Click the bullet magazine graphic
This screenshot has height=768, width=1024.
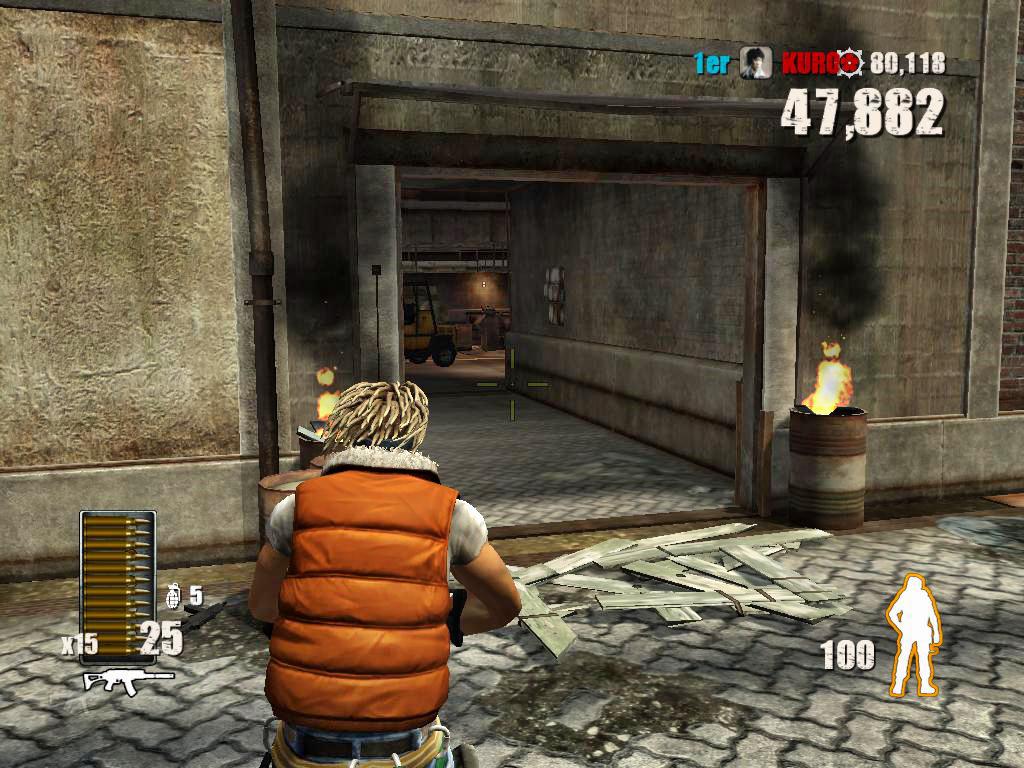tap(118, 572)
